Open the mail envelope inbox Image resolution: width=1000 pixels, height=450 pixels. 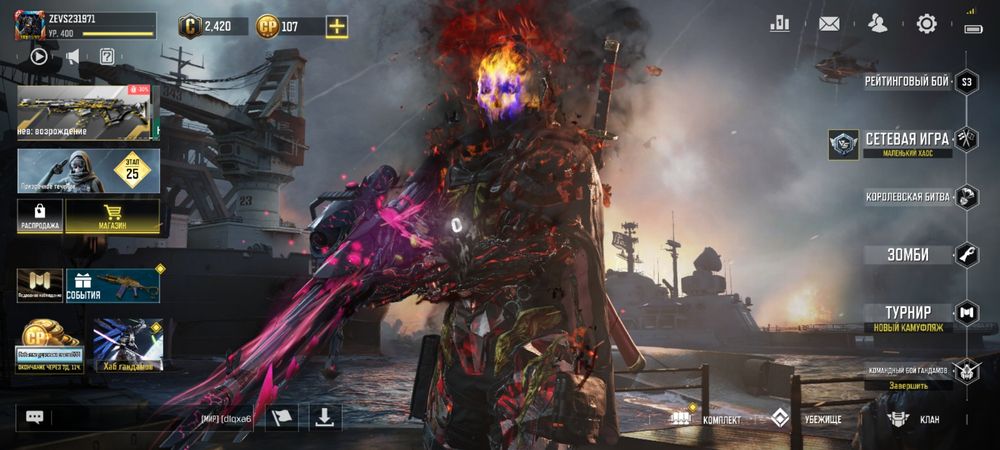[829, 24]
